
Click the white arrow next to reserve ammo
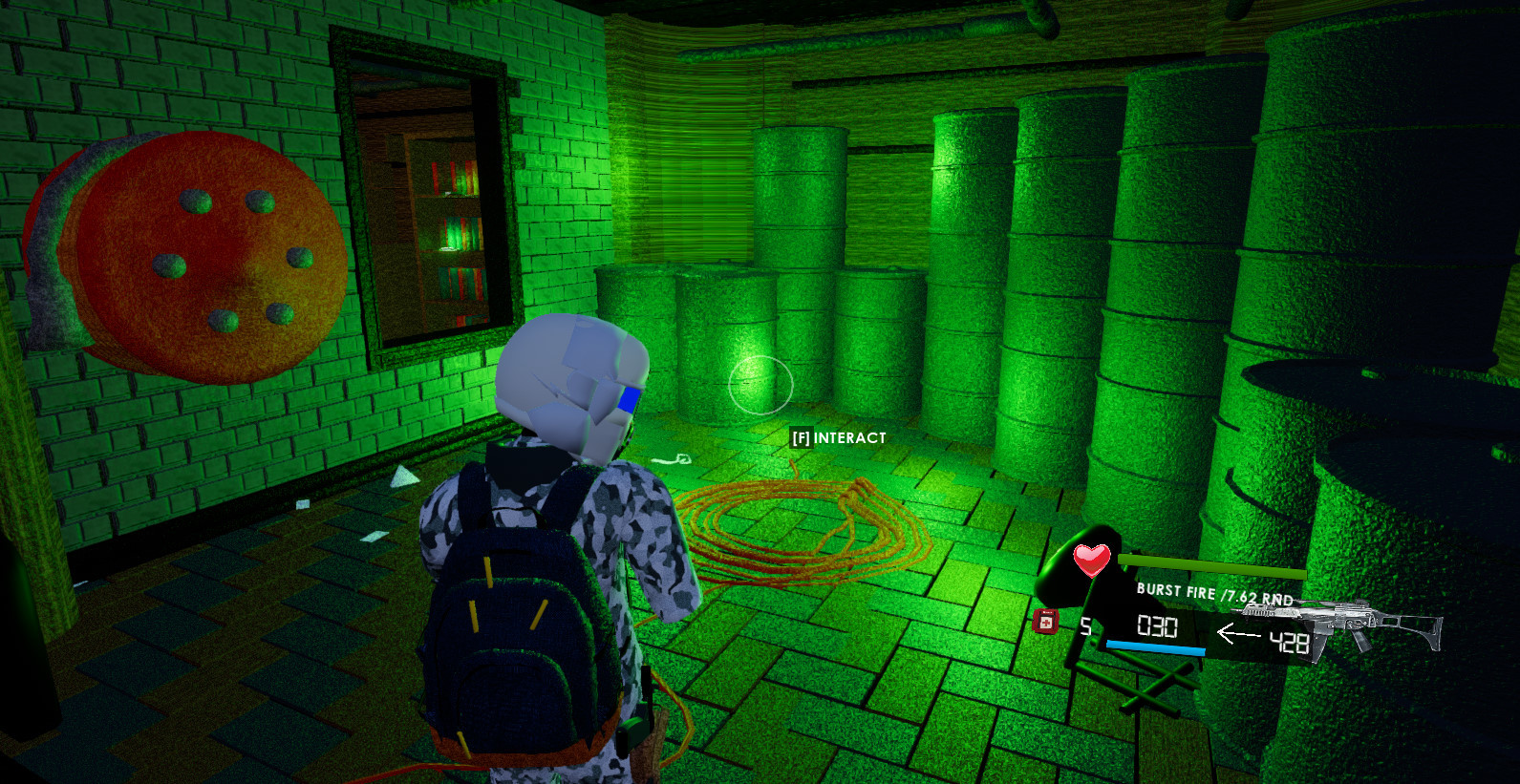1238,631
